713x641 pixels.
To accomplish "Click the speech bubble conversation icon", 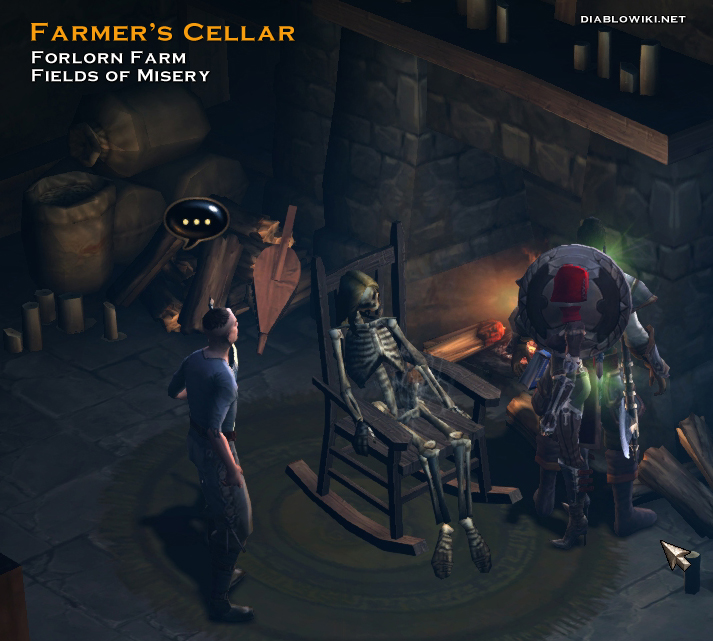I will tap(197, 219).
